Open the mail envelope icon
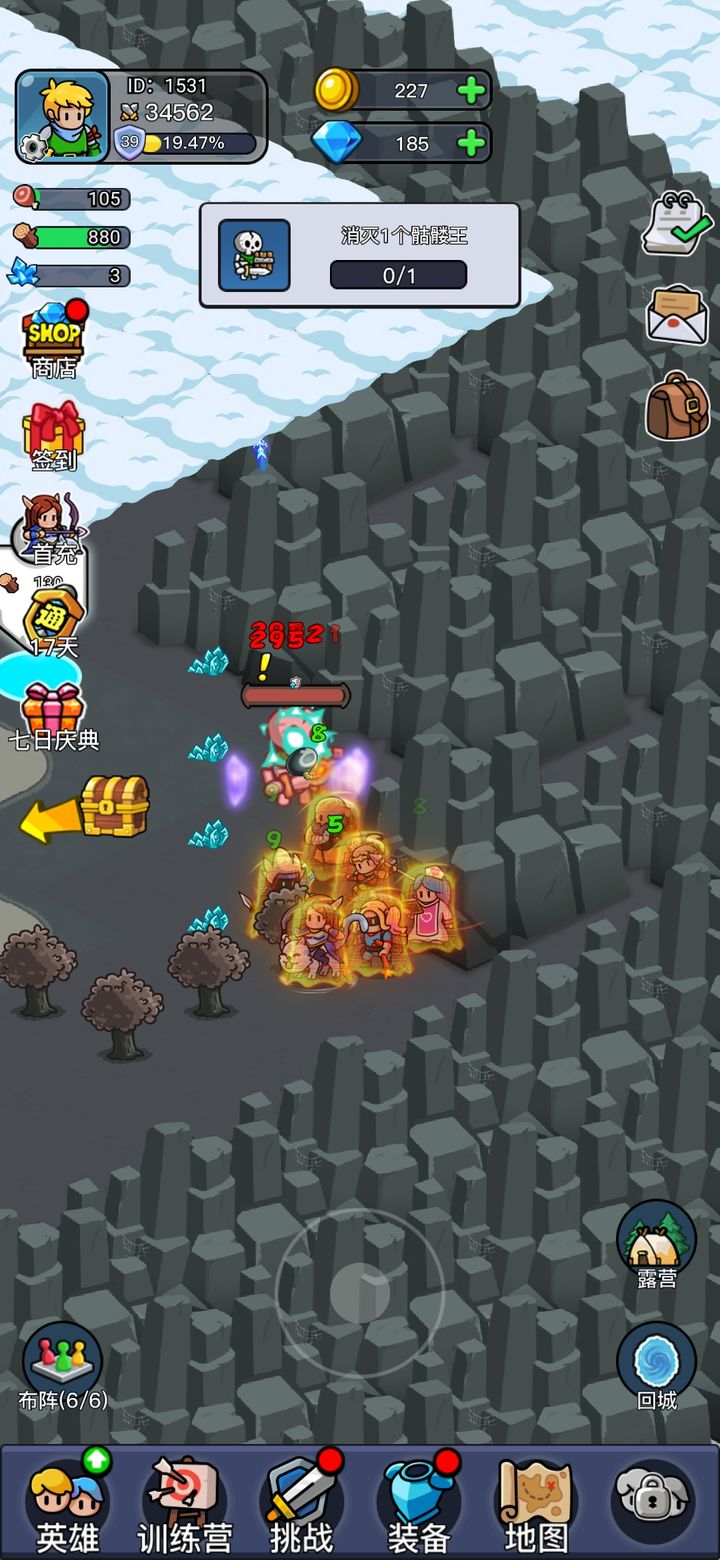 point(677,314)
